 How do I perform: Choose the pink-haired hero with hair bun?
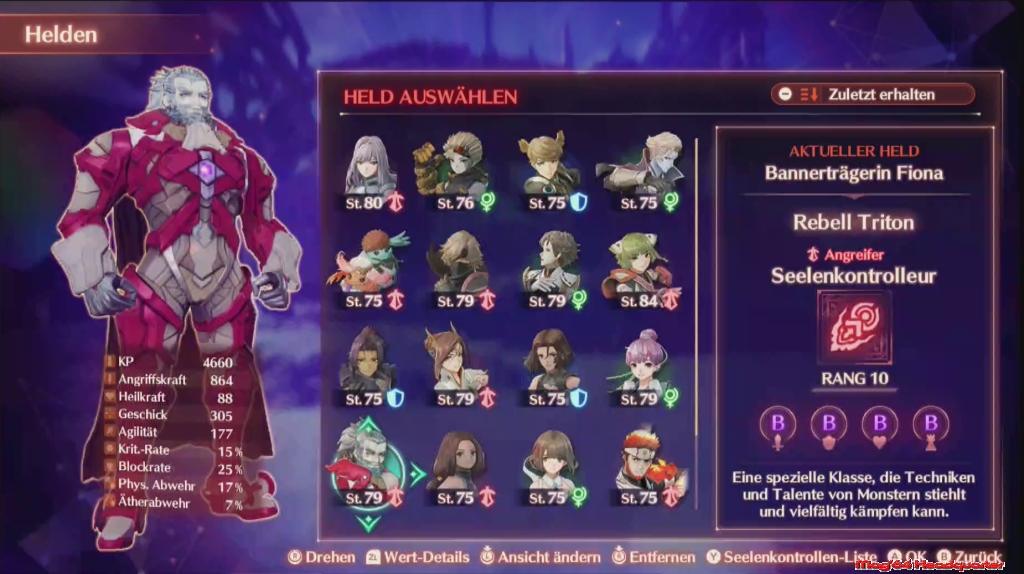click(640, 362)
